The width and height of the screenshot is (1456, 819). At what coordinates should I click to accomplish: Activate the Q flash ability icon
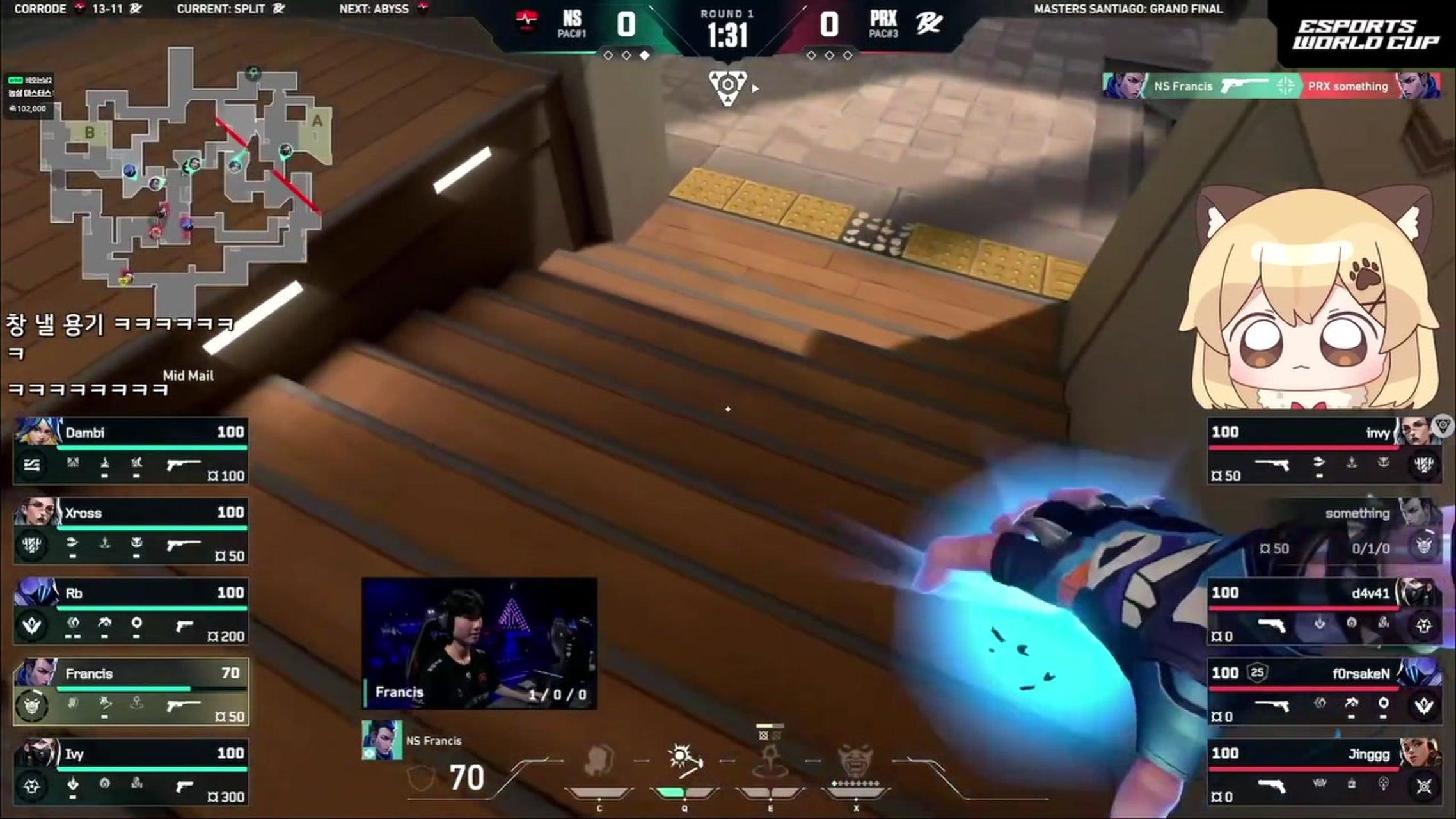(x=684, y=763)
